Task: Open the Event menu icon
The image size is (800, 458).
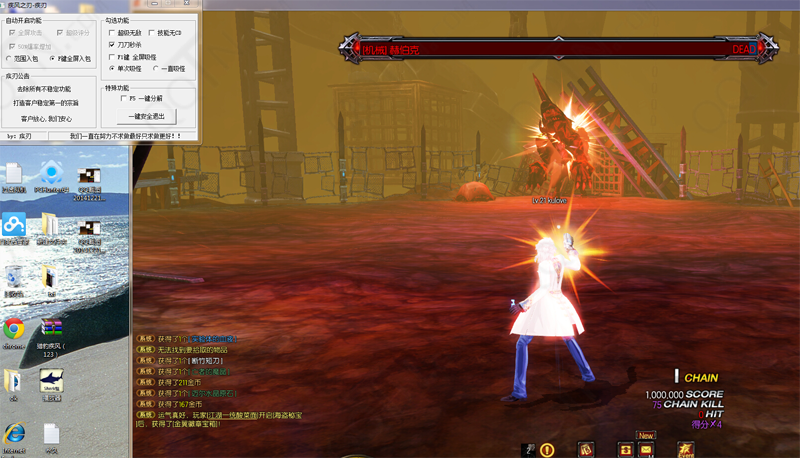Action: (x=685, y=450)
